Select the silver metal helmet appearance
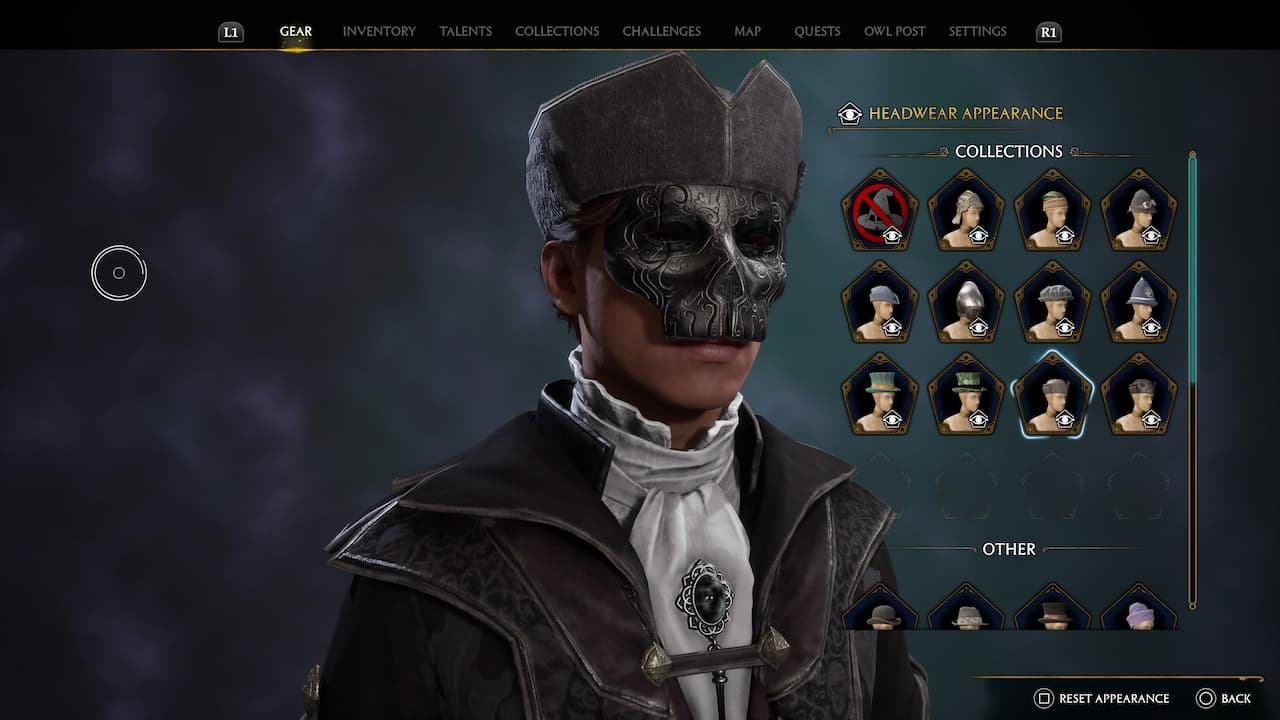The height and width of the screenshot is (720, 1280). 966,305
